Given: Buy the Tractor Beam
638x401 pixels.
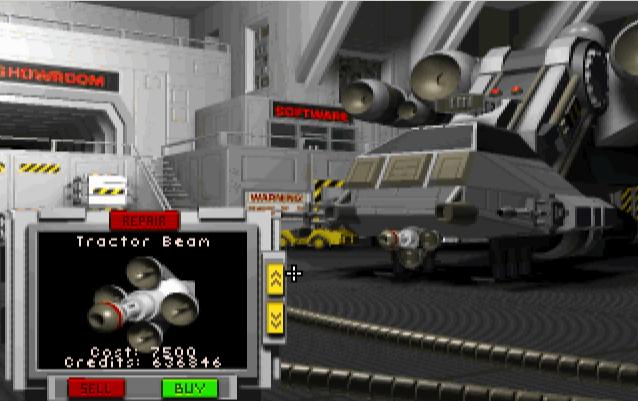Looking at the screenshot, I should tap(189, 387).
